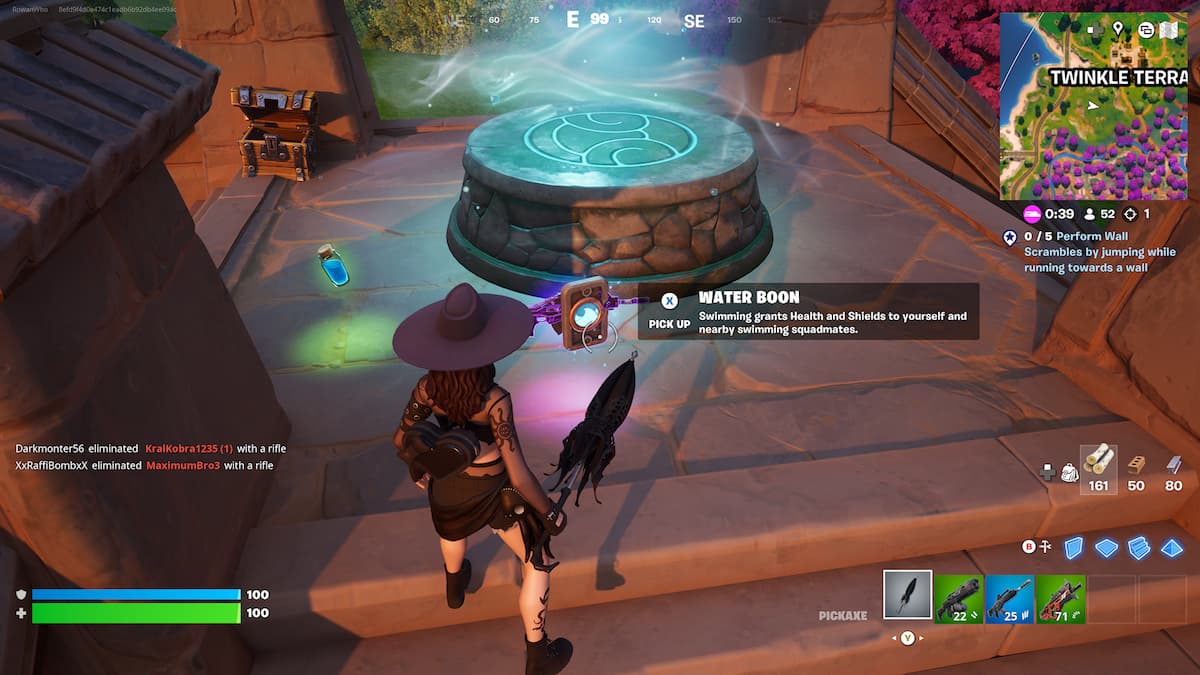Equip the blue suppressed rifle with 25 ammo
Image resolution: width=1200 pixels, height=675 pixels.
click(1010, 598)
